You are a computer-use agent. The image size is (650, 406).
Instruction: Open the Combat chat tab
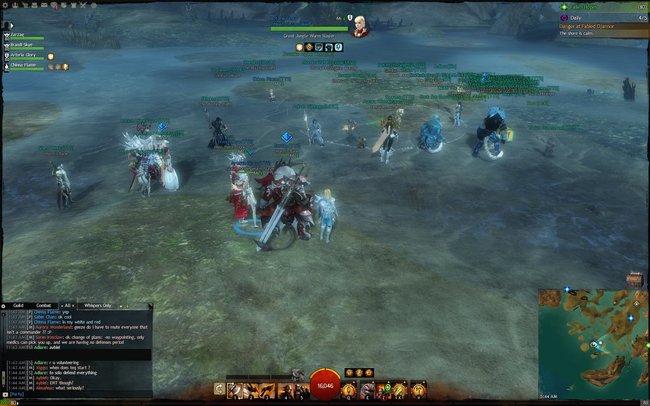tap(44, 304)
